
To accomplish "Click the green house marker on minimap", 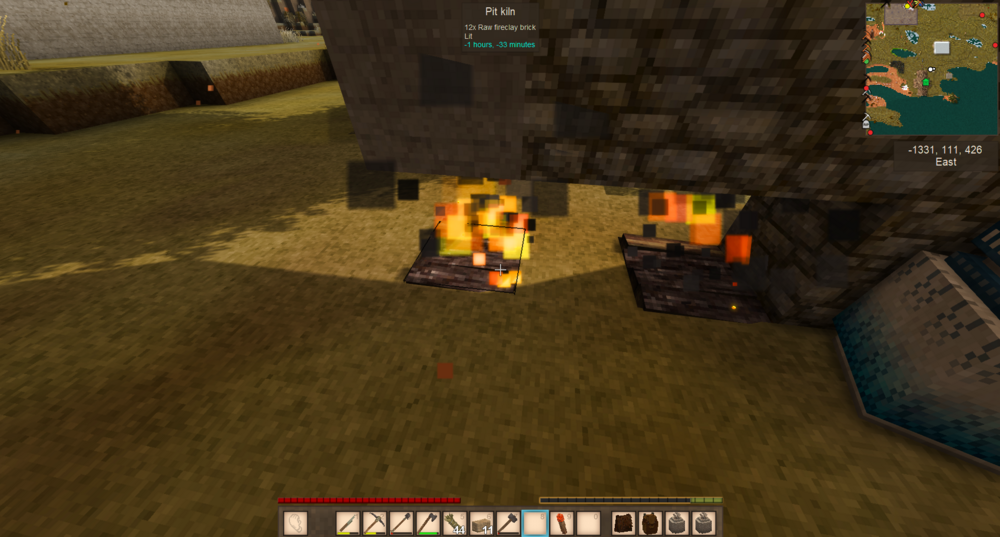I will 924,81.
